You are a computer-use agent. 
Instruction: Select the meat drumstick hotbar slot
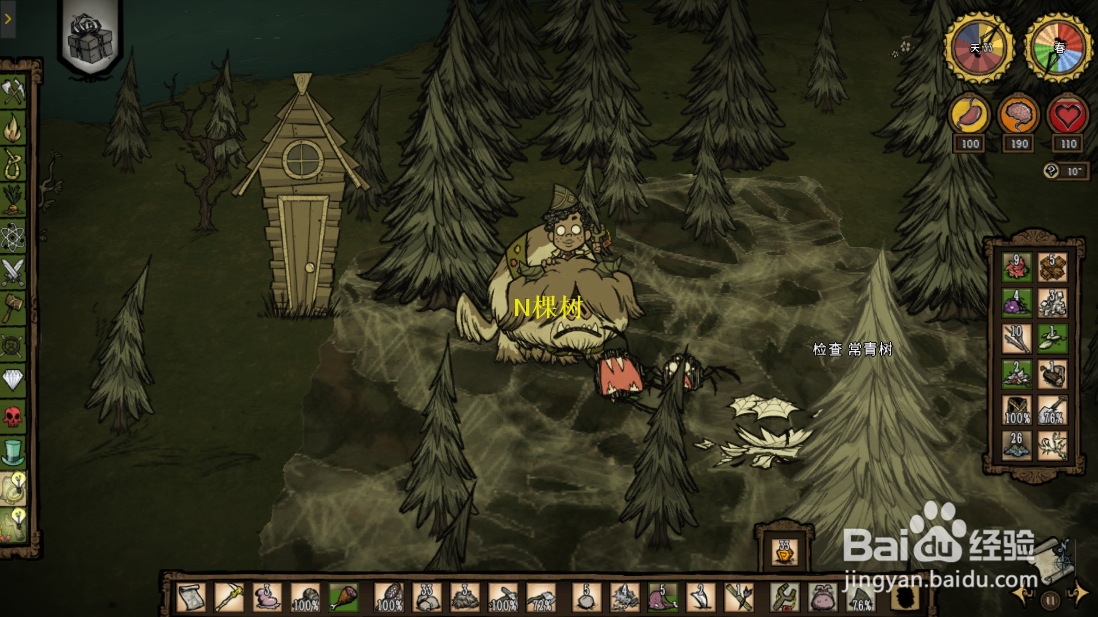[344, 597]
